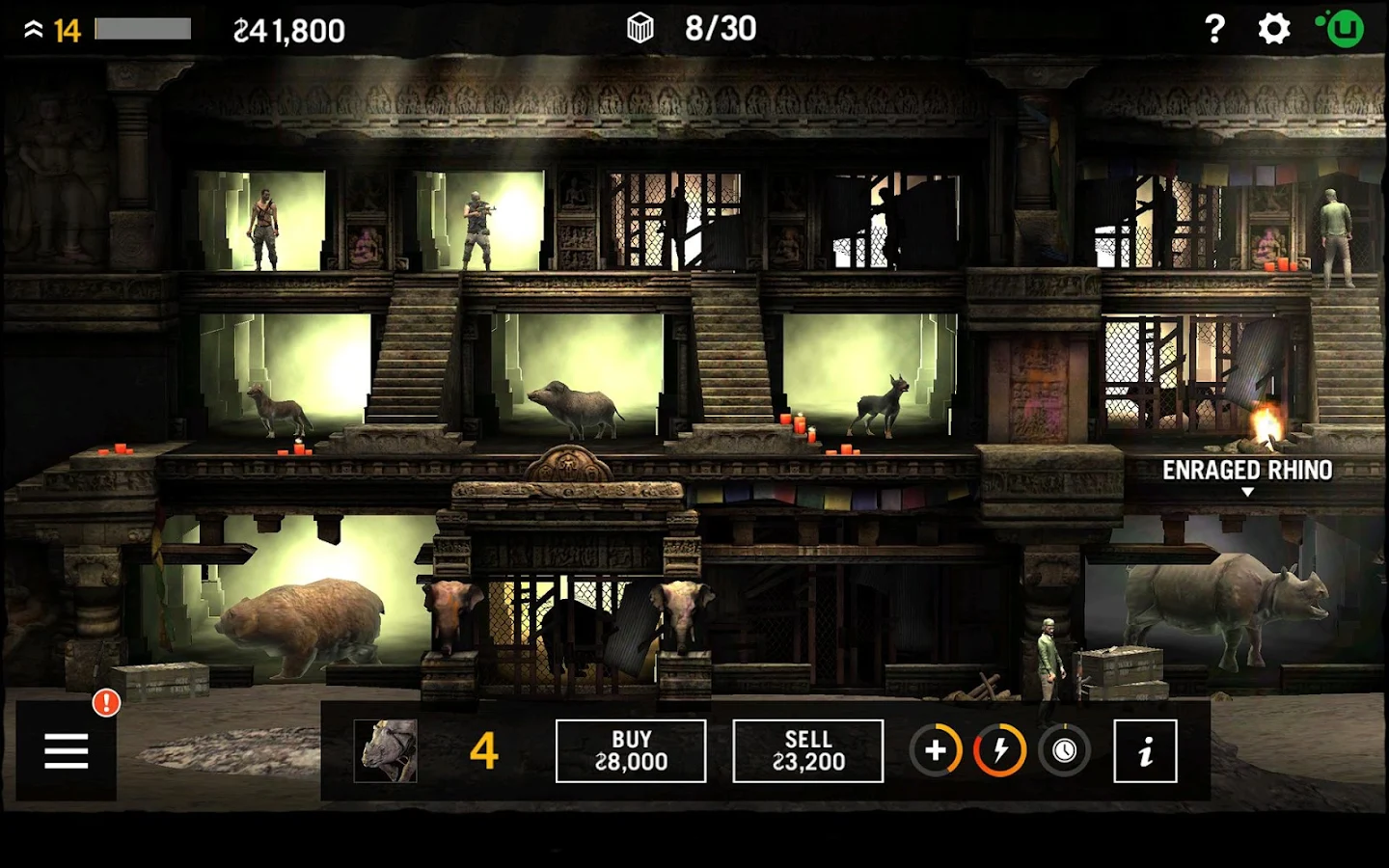The image size is (1389, 868).
Task: Click the Sell ₴3,200 button
Action: 808,750
